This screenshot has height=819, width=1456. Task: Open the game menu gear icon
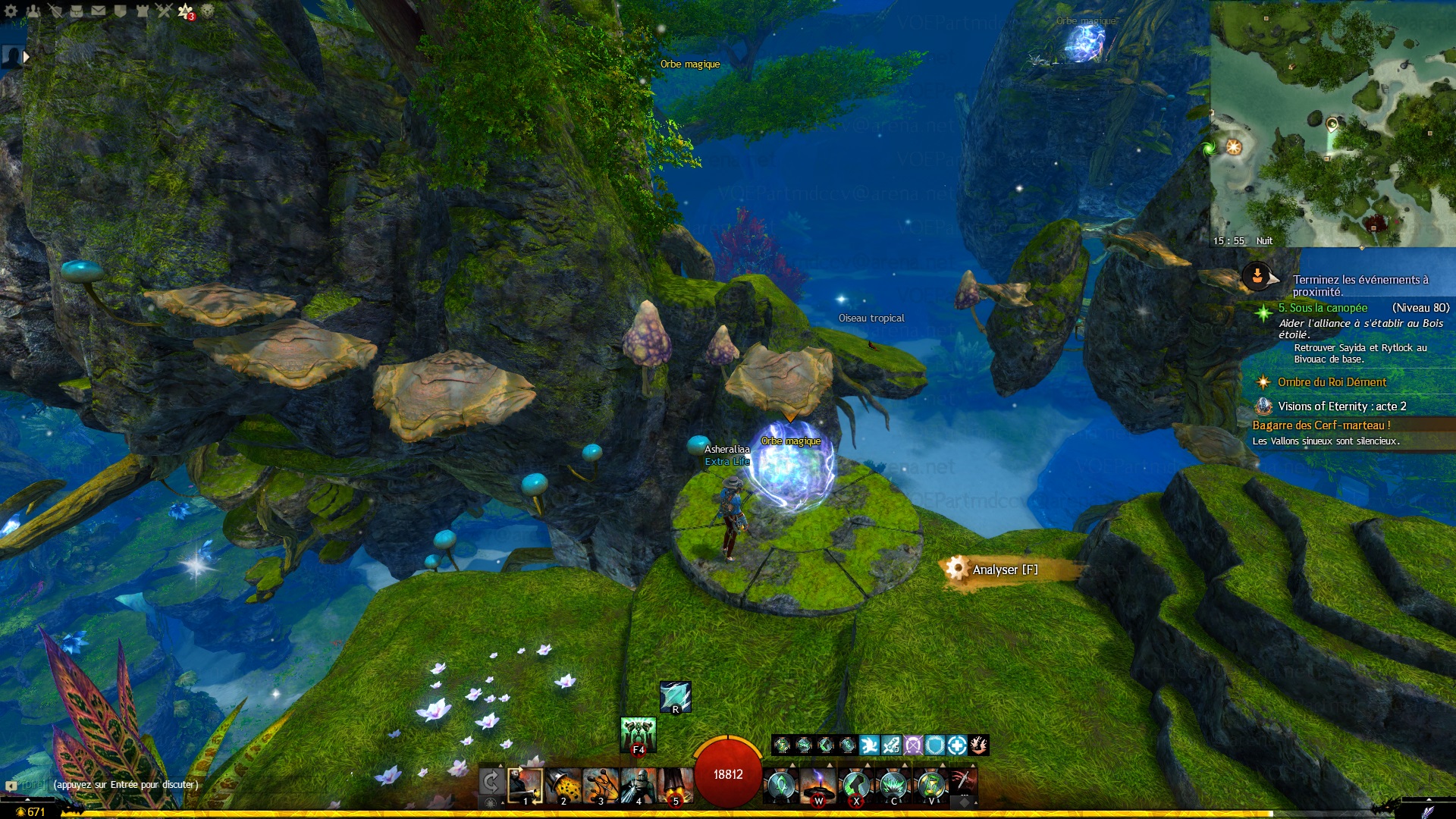point(11,11)
